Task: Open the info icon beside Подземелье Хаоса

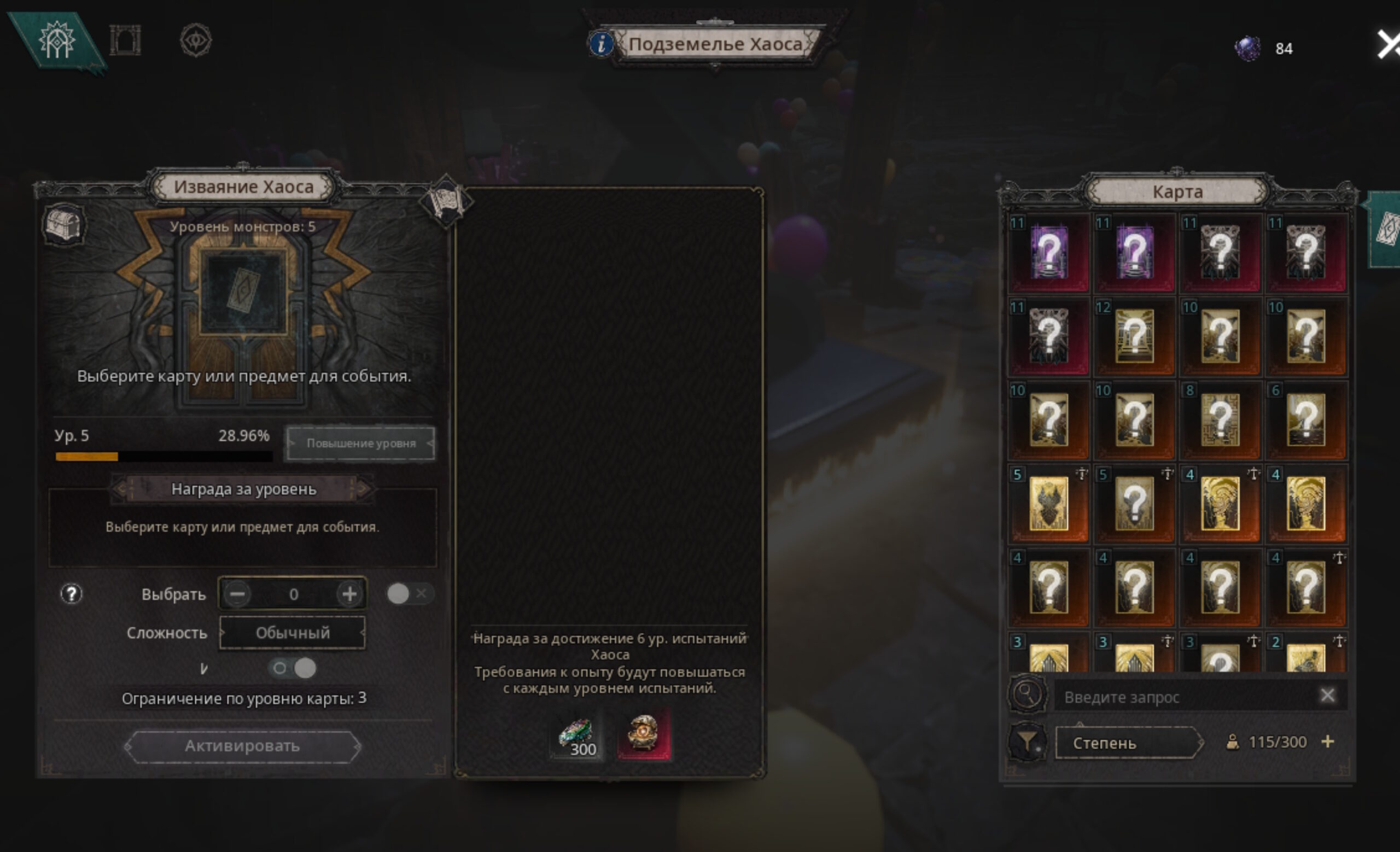Action: [x=600, y=44]
